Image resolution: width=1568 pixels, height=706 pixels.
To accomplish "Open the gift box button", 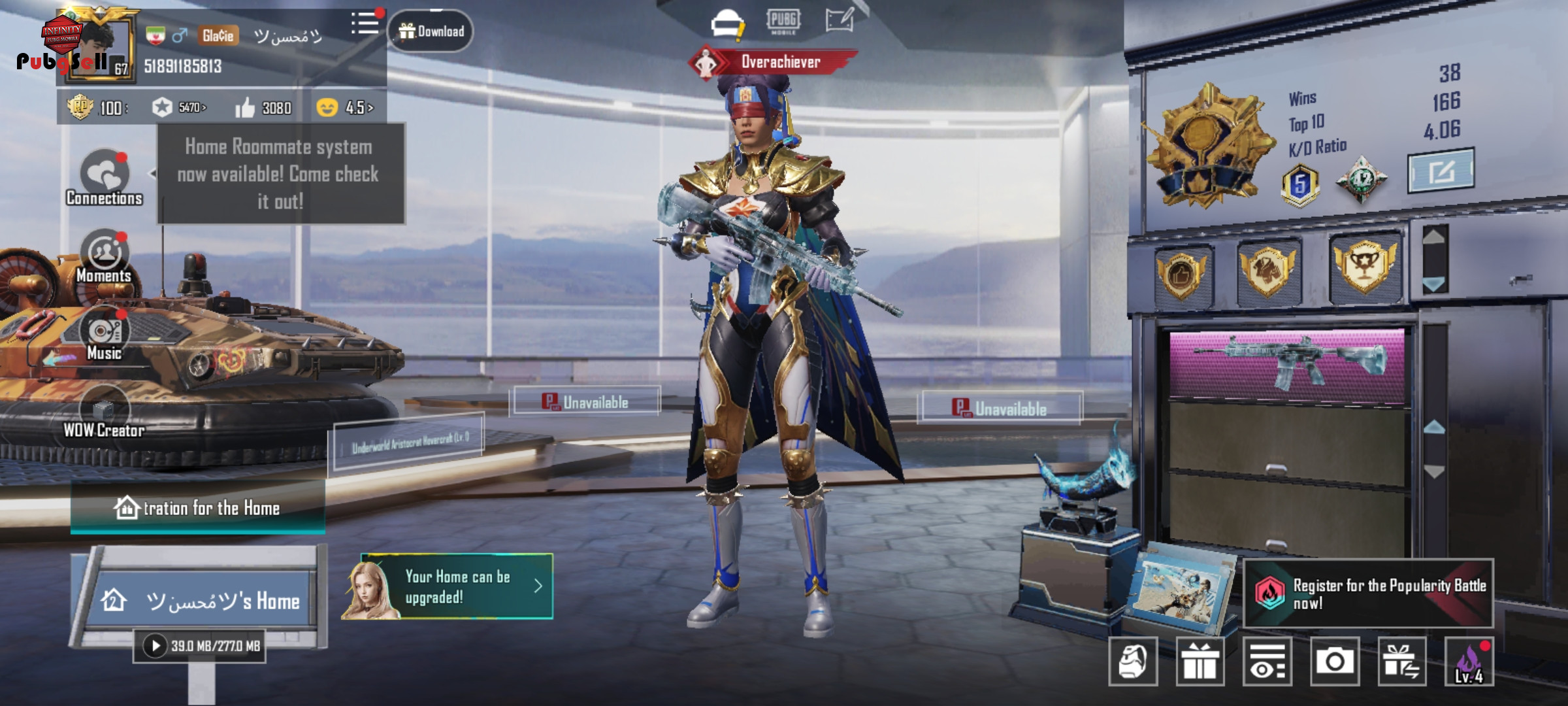I will click(x=1200, y=662).
